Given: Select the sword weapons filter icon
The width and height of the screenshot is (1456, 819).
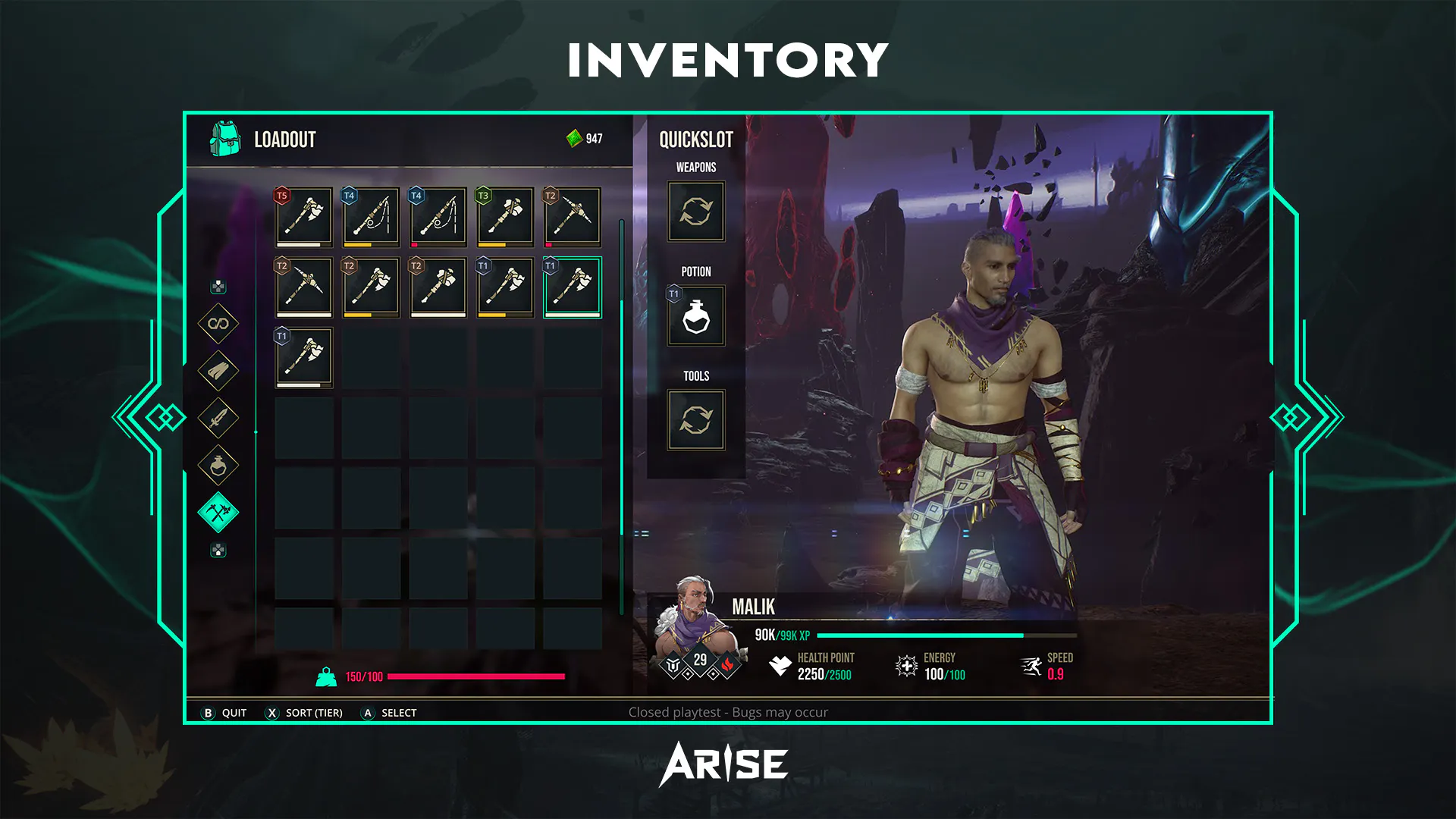Looking at the screenshot, I should pos(218,418).
